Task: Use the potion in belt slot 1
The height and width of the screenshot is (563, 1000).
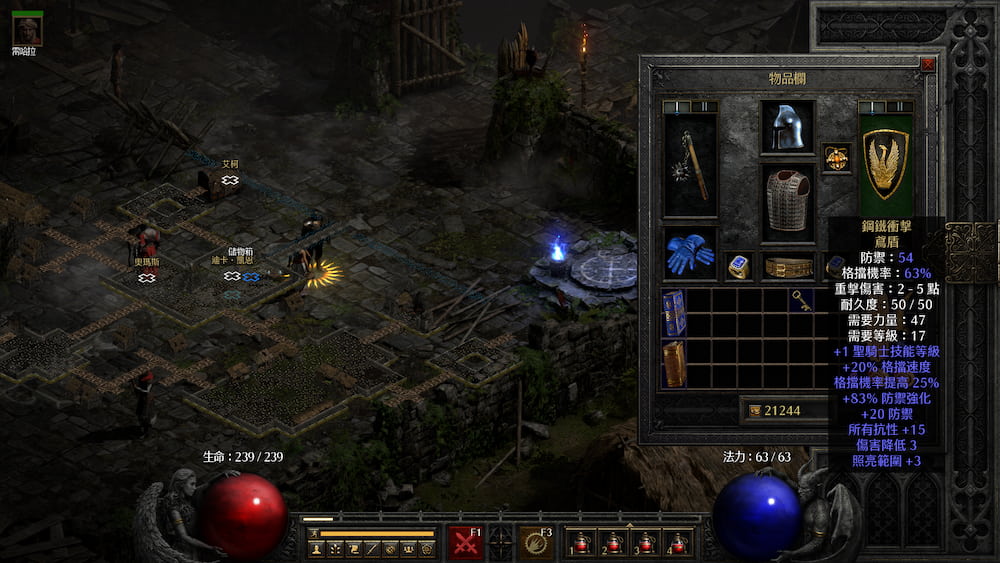Action: [x=581, y=543]
